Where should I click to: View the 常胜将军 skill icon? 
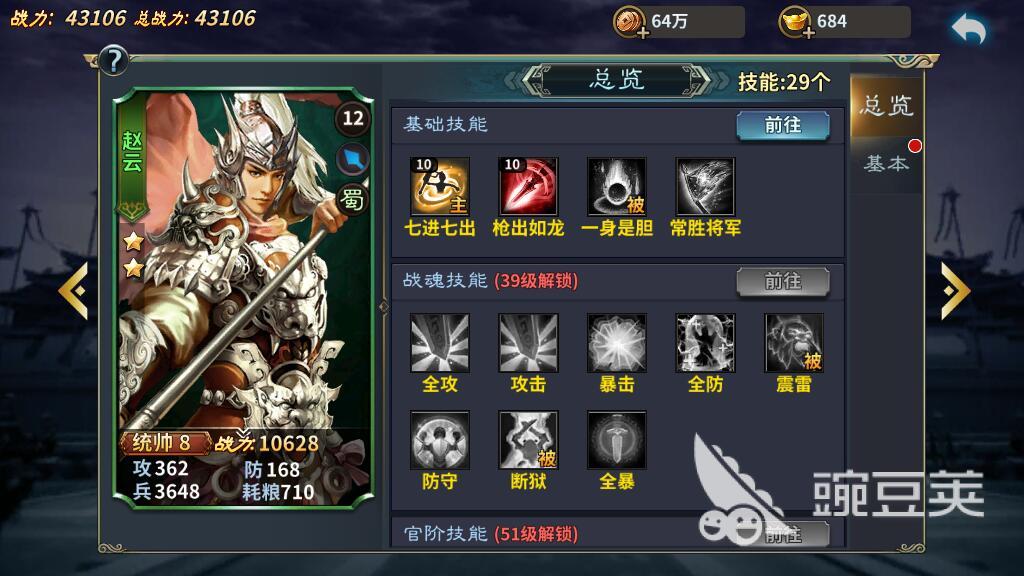coord(705,186)
